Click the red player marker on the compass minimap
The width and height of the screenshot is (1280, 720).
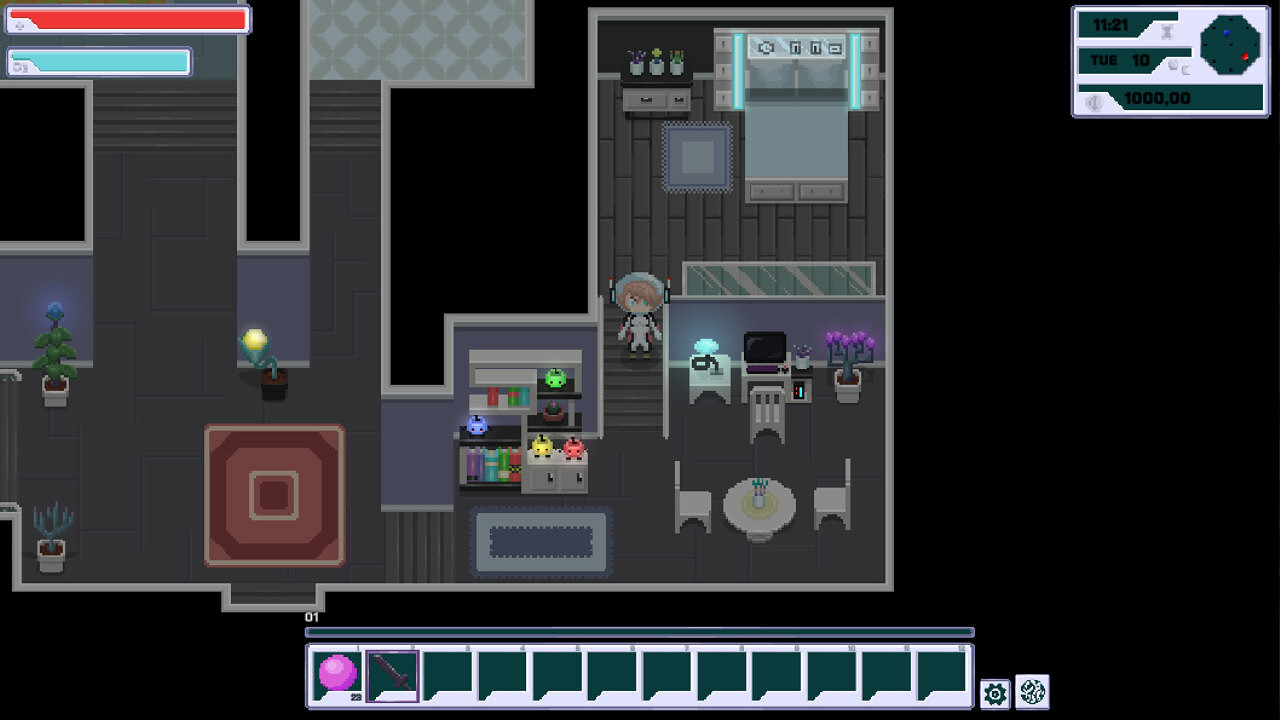tap(1244, 57)
